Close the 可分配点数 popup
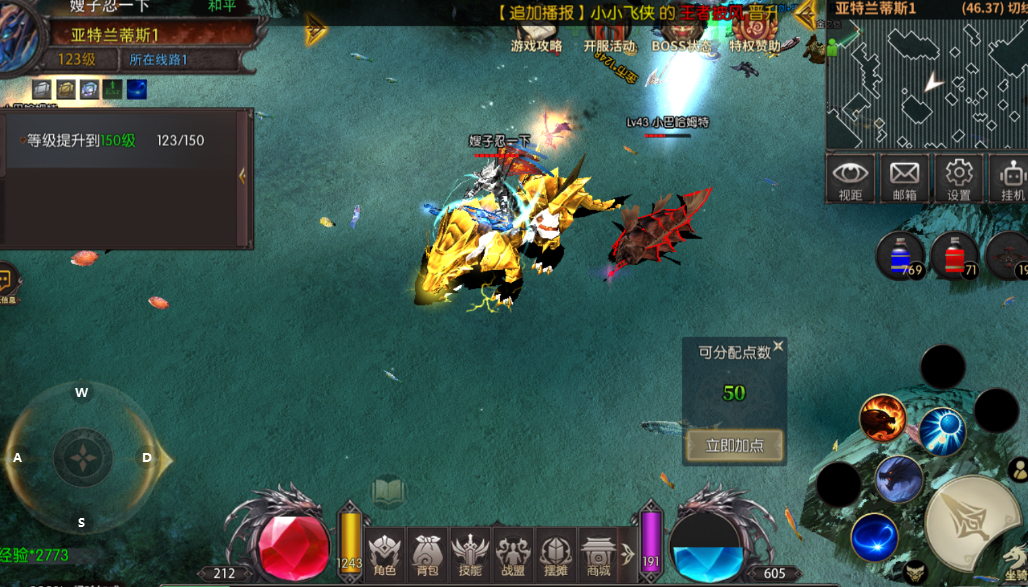Screen dimensions: 1028x587 pos(778,347)
